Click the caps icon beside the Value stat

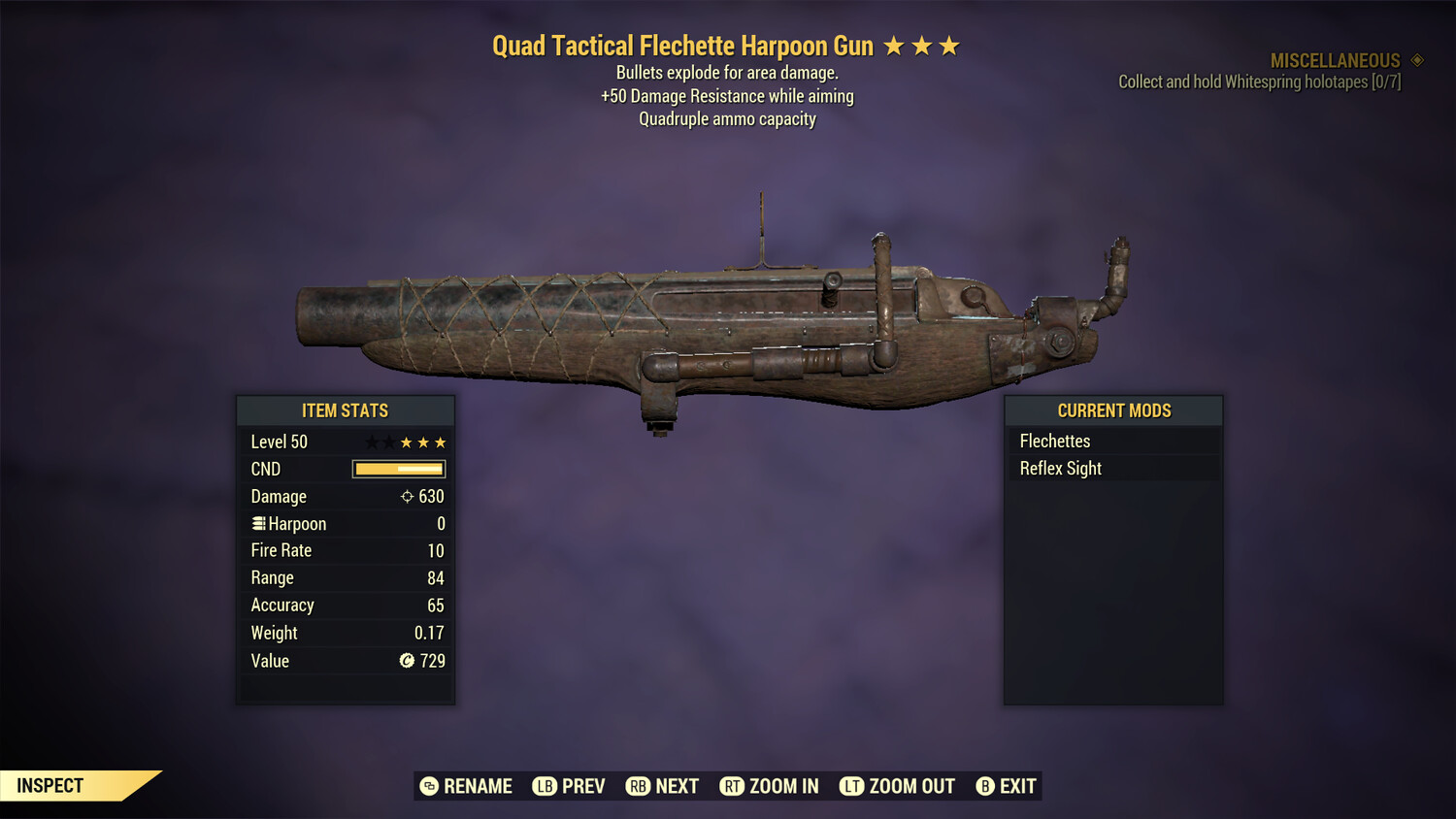[x=408, y=661]
